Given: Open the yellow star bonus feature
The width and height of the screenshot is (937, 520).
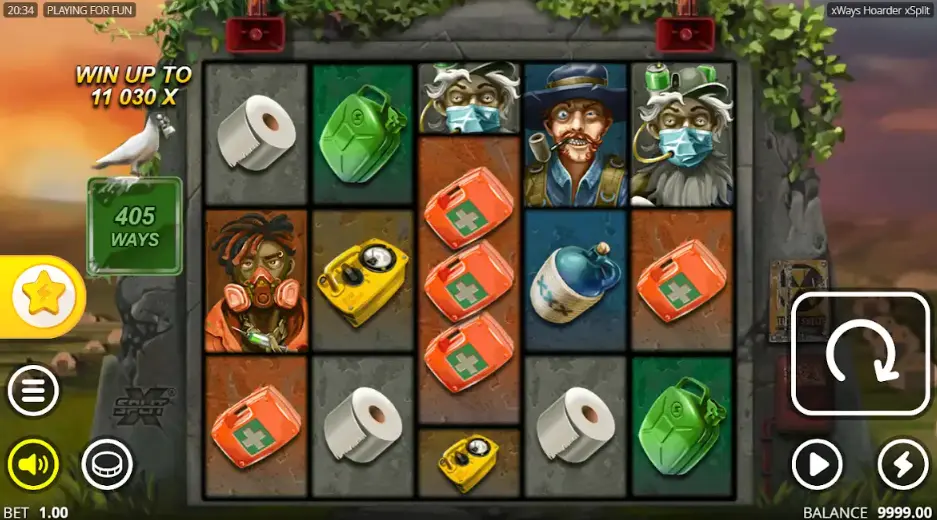Looking at the screenshot, I should point(43,296).
